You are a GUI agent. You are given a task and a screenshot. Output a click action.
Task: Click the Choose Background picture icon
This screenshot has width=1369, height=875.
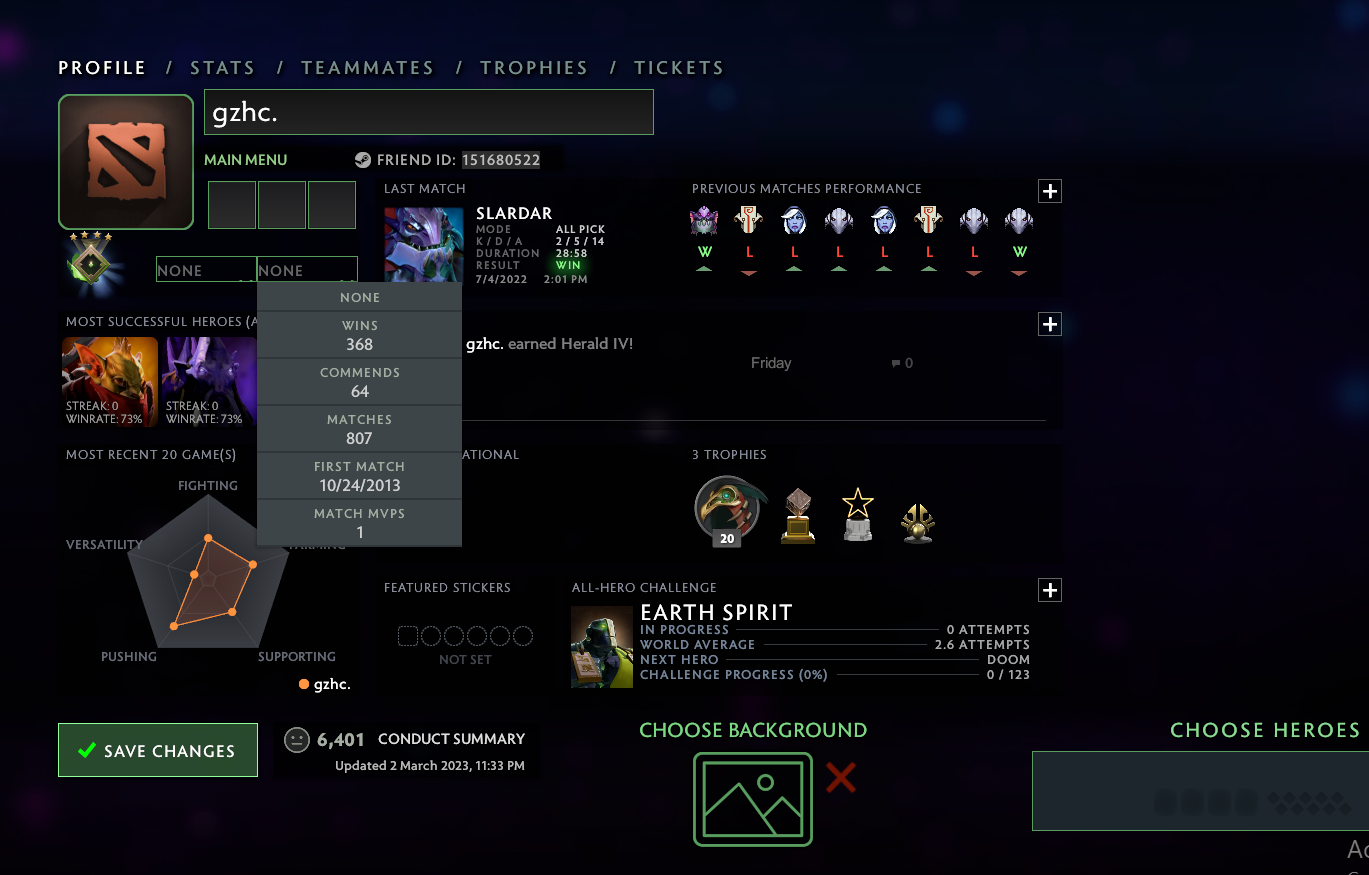tap(753, 800)
